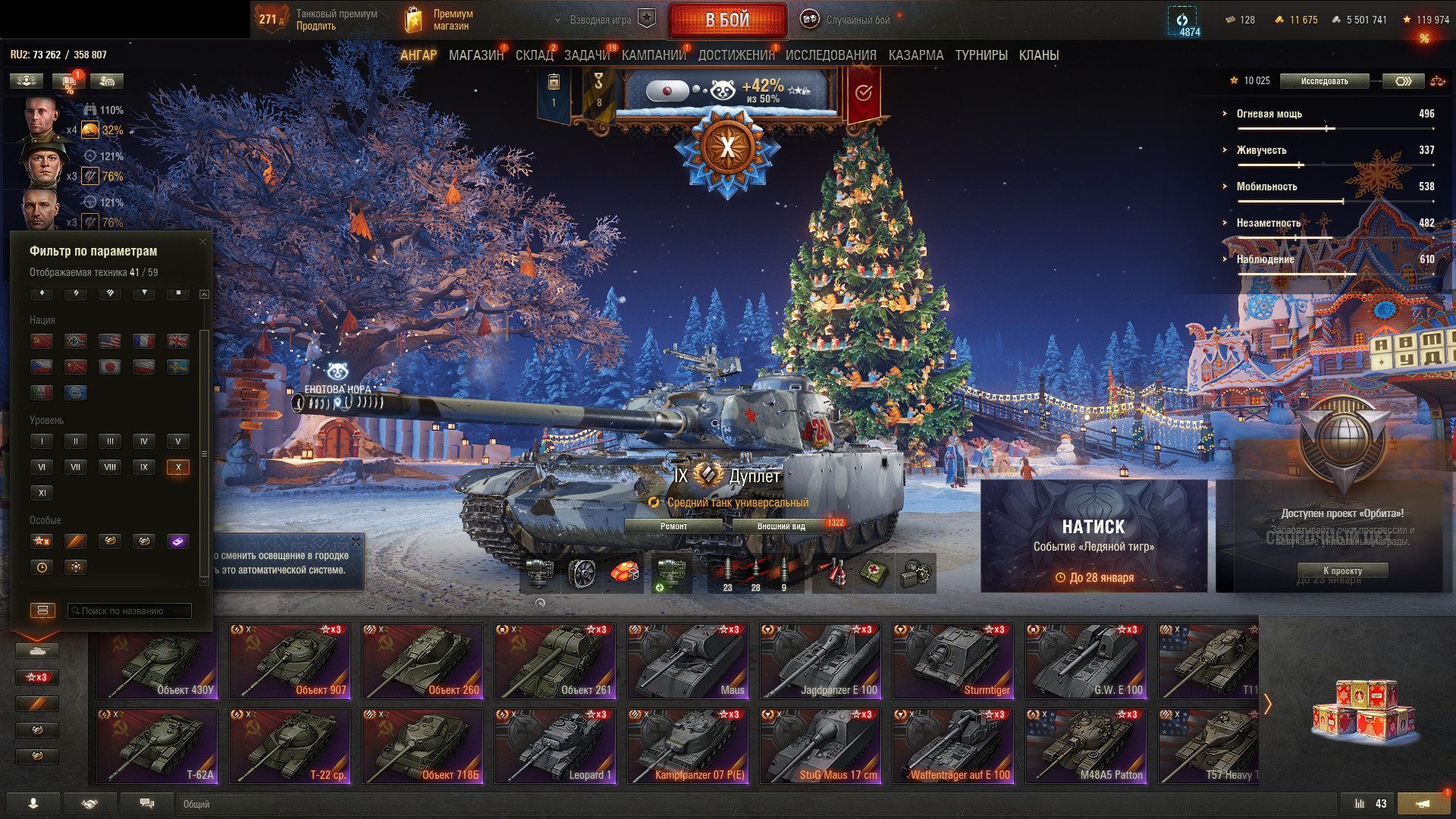Open the ЗАДАЧИ missions tab
Screen dimensions: 1456x819
(586, 55)
